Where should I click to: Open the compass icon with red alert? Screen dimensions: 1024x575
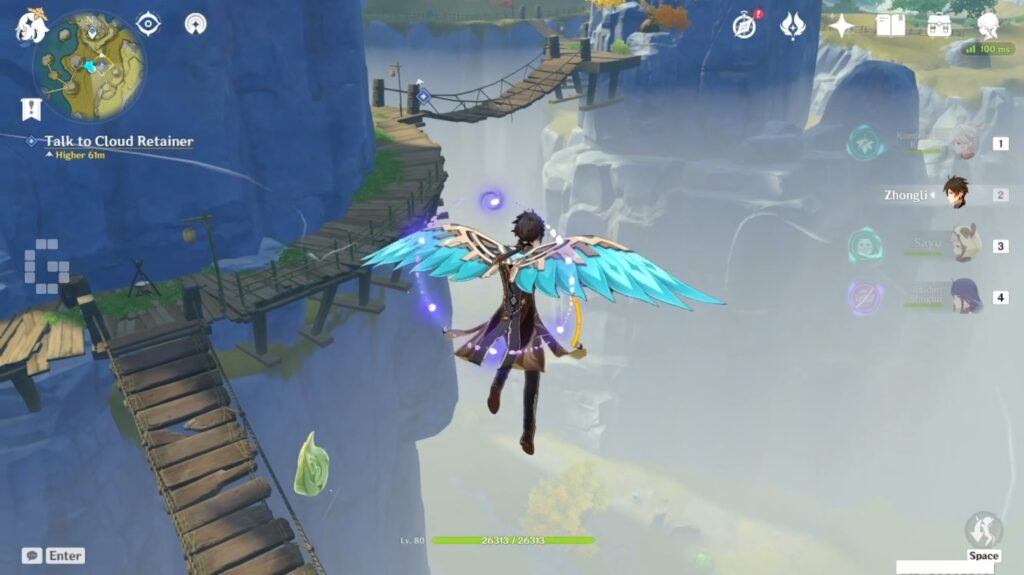point(744,26)
